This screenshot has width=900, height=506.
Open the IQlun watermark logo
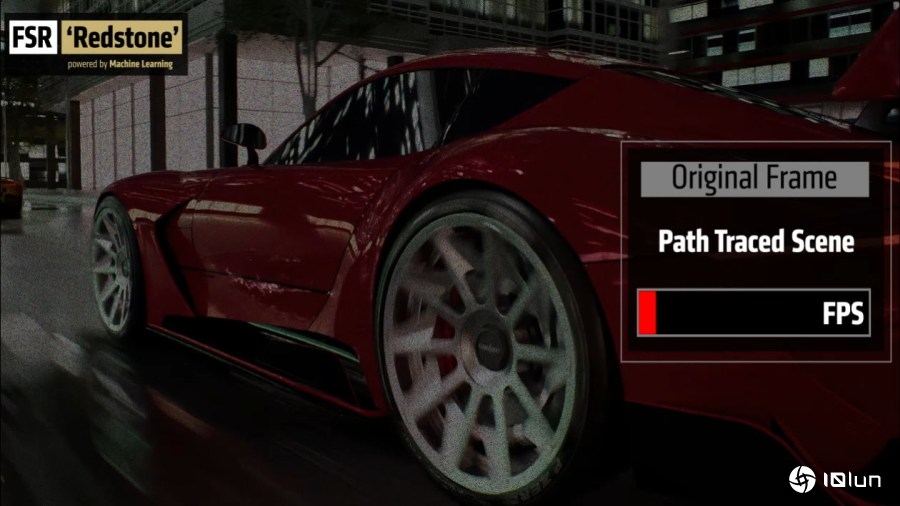tap(835, 480)
